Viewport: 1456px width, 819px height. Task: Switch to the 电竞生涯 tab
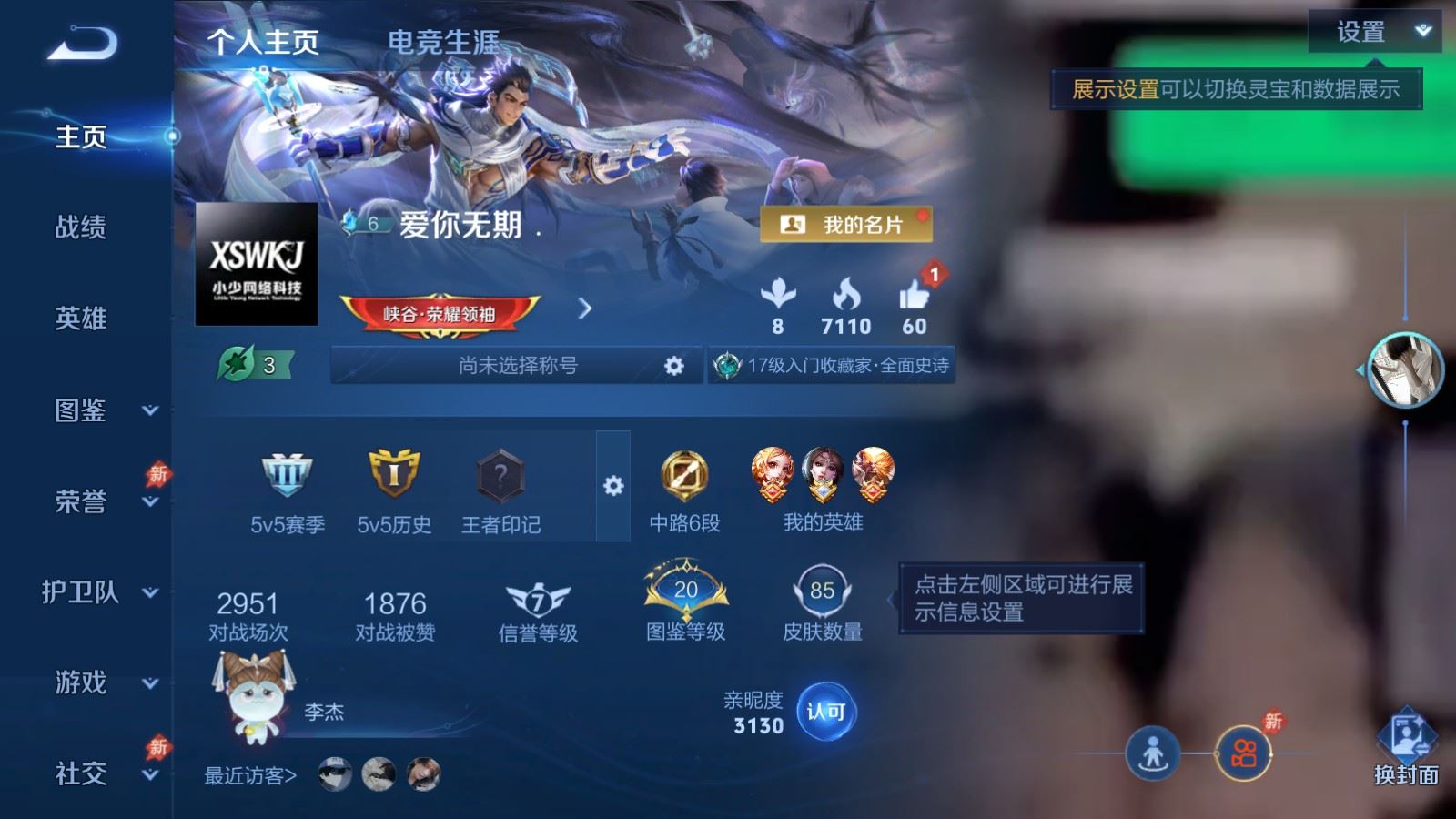coord(443,42)
